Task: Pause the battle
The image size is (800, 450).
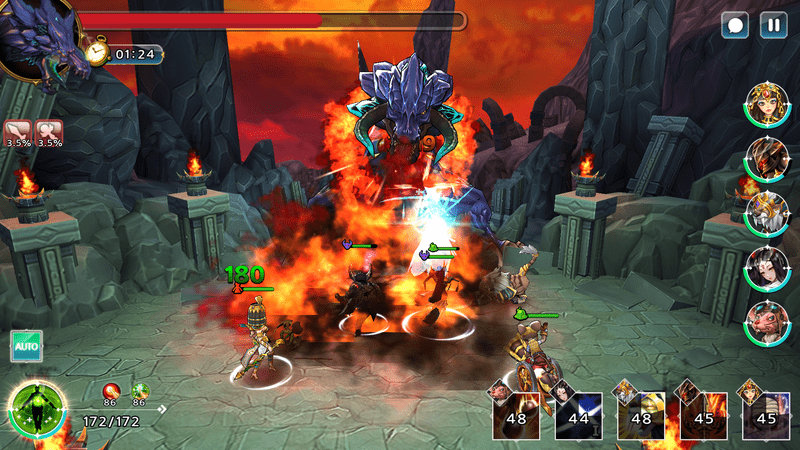Action: tap(772, 25)
